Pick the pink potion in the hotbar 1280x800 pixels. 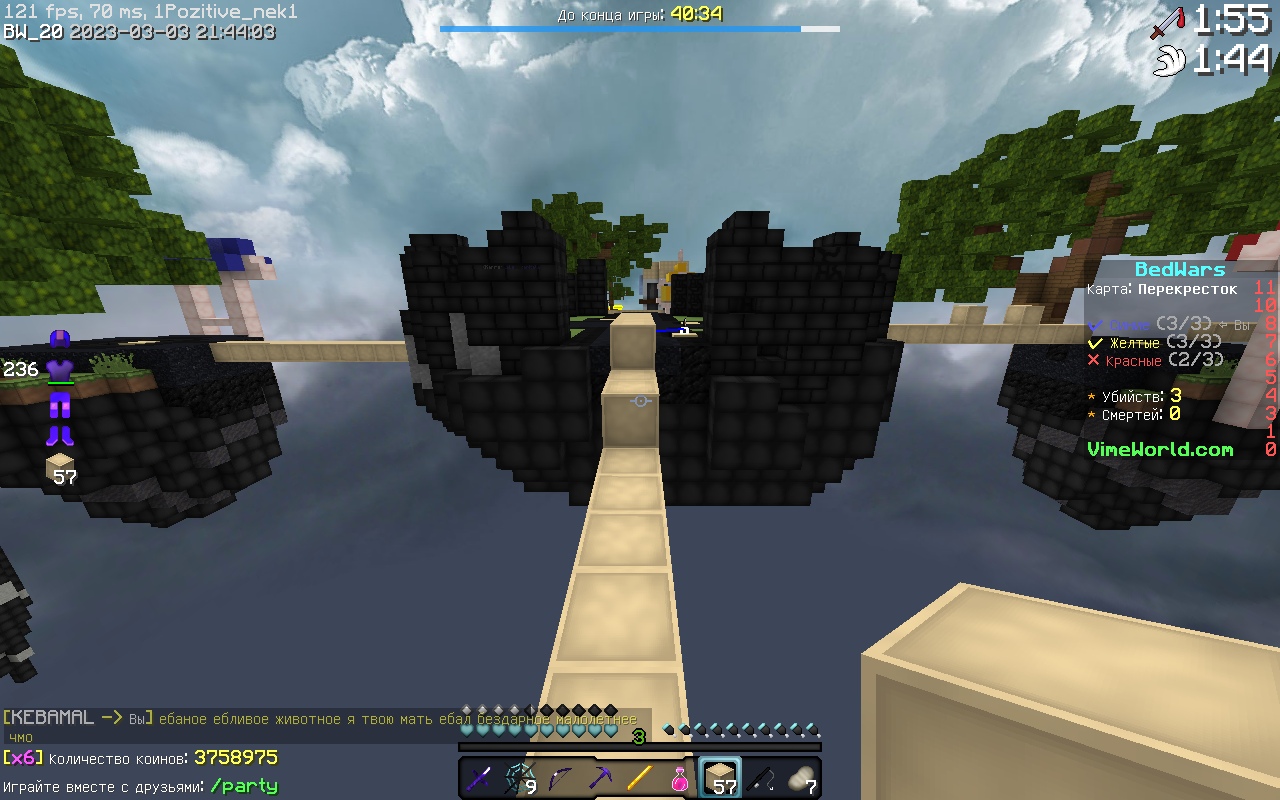[x=680, y=778]
